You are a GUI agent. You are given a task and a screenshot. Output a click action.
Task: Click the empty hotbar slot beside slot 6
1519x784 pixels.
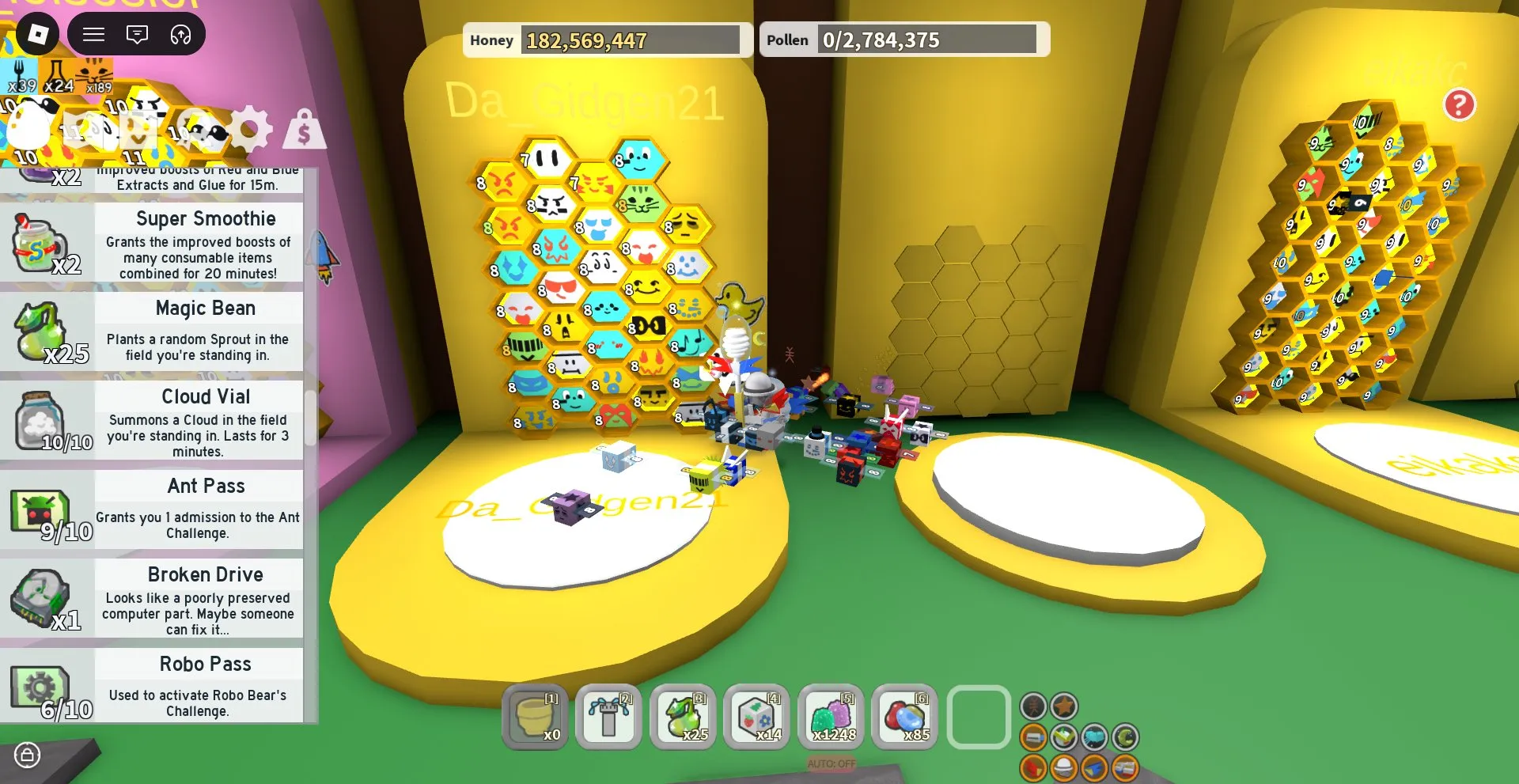click(978, 716)
